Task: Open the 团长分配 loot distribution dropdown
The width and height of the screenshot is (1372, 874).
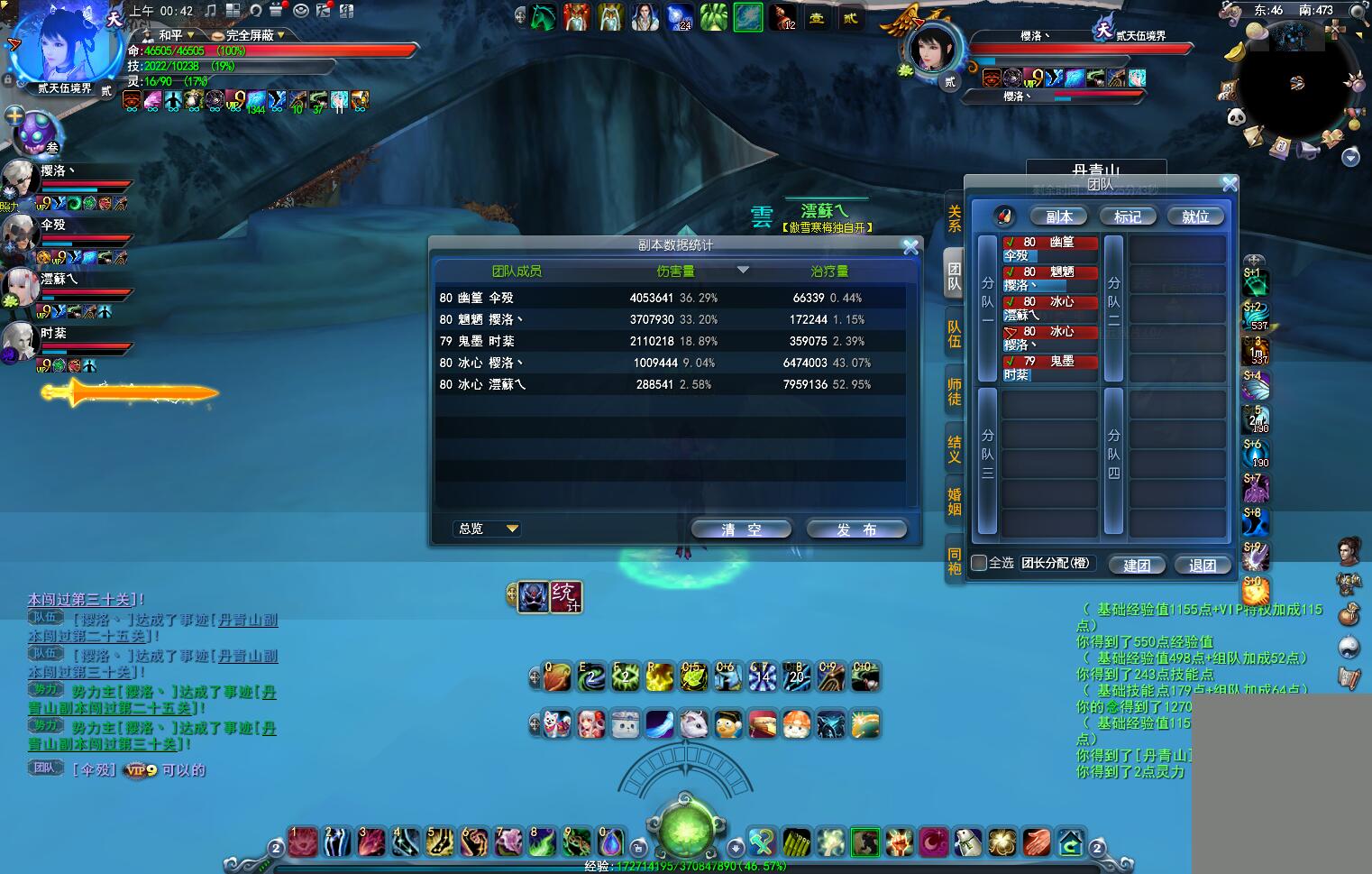Action: click(x=1056, y=563)
